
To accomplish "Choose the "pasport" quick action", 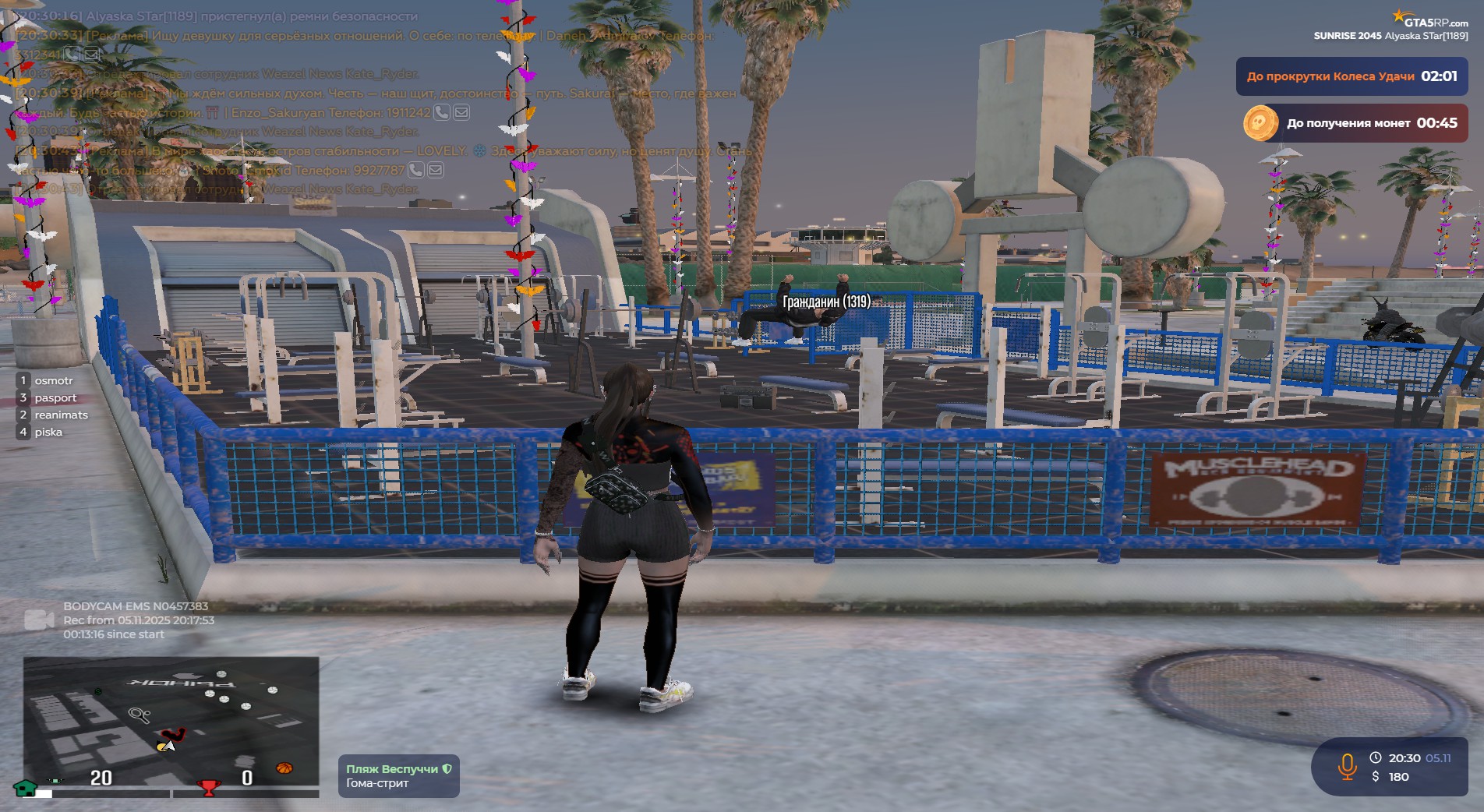I will coord(55,397).
